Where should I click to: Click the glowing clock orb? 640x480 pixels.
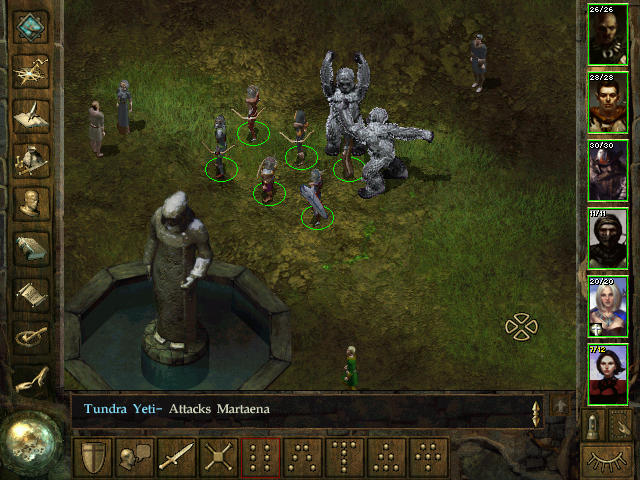(30, 439)
